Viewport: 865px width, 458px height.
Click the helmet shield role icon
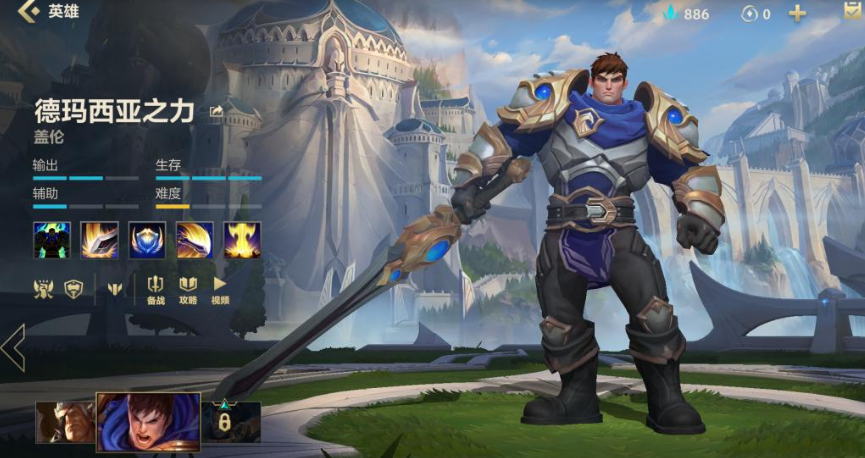click(73, 288)
